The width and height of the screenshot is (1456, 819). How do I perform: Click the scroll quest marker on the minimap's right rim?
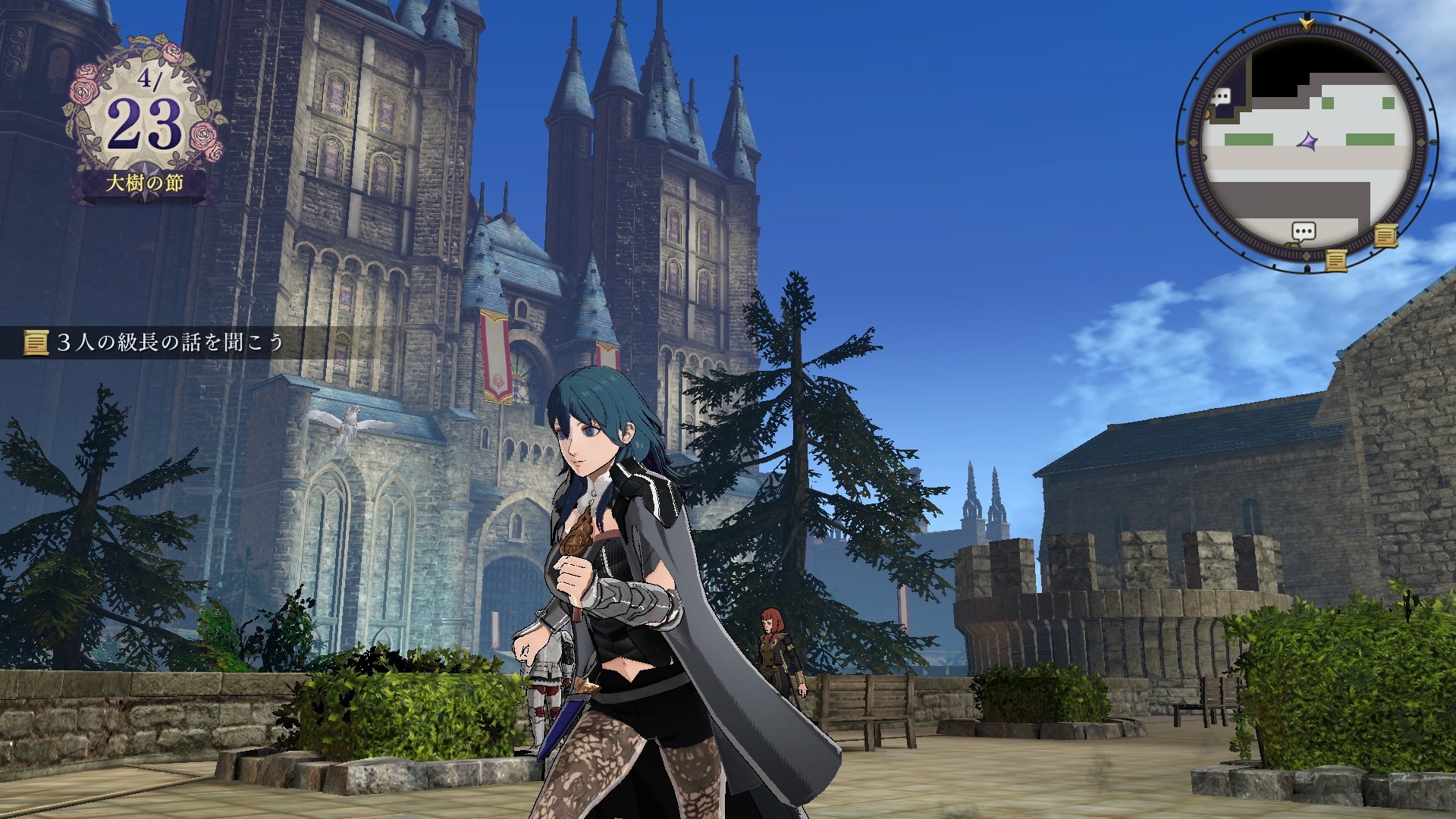click(x=1385, y=236)
